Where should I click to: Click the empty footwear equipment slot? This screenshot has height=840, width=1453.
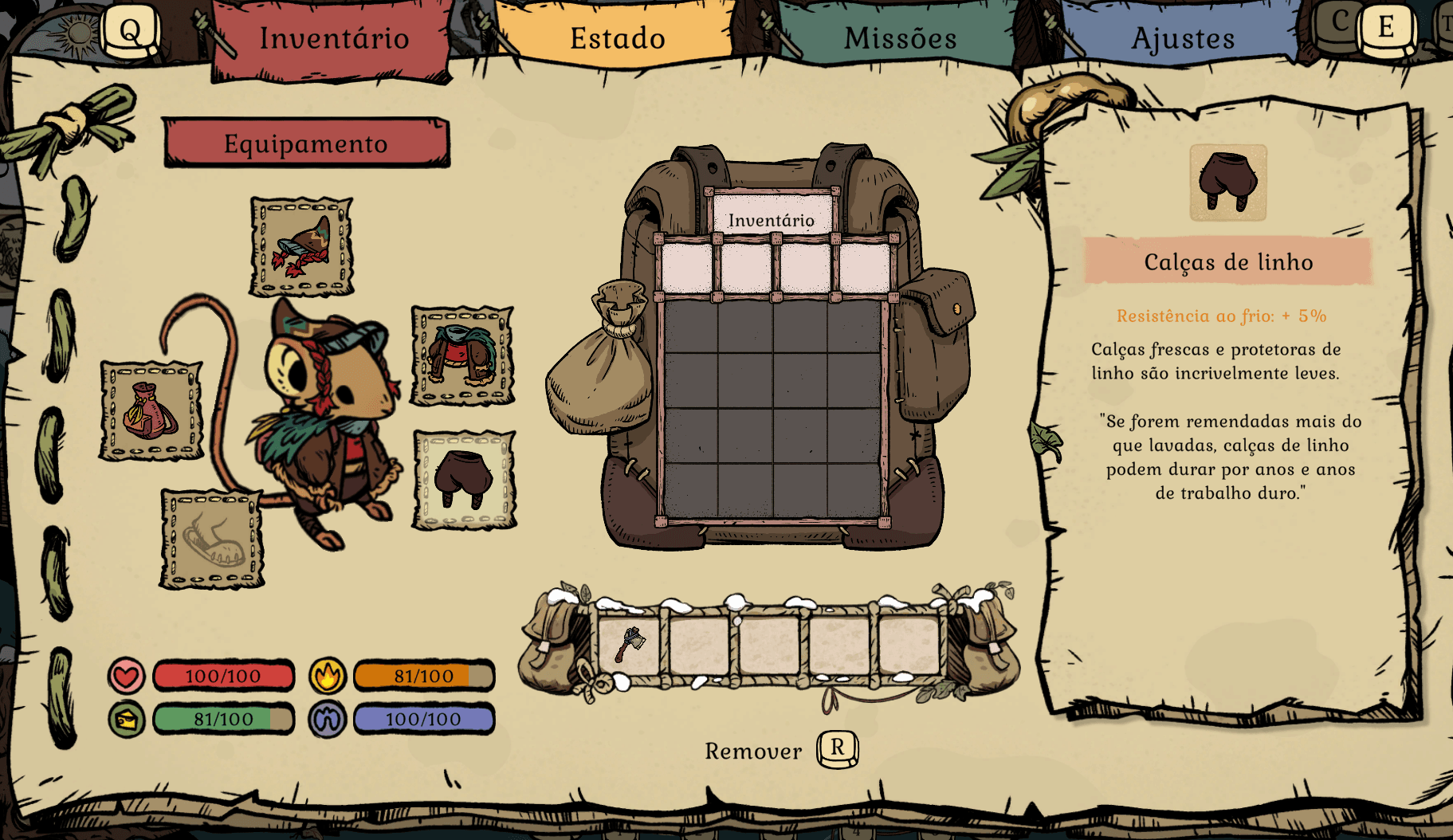212,539
